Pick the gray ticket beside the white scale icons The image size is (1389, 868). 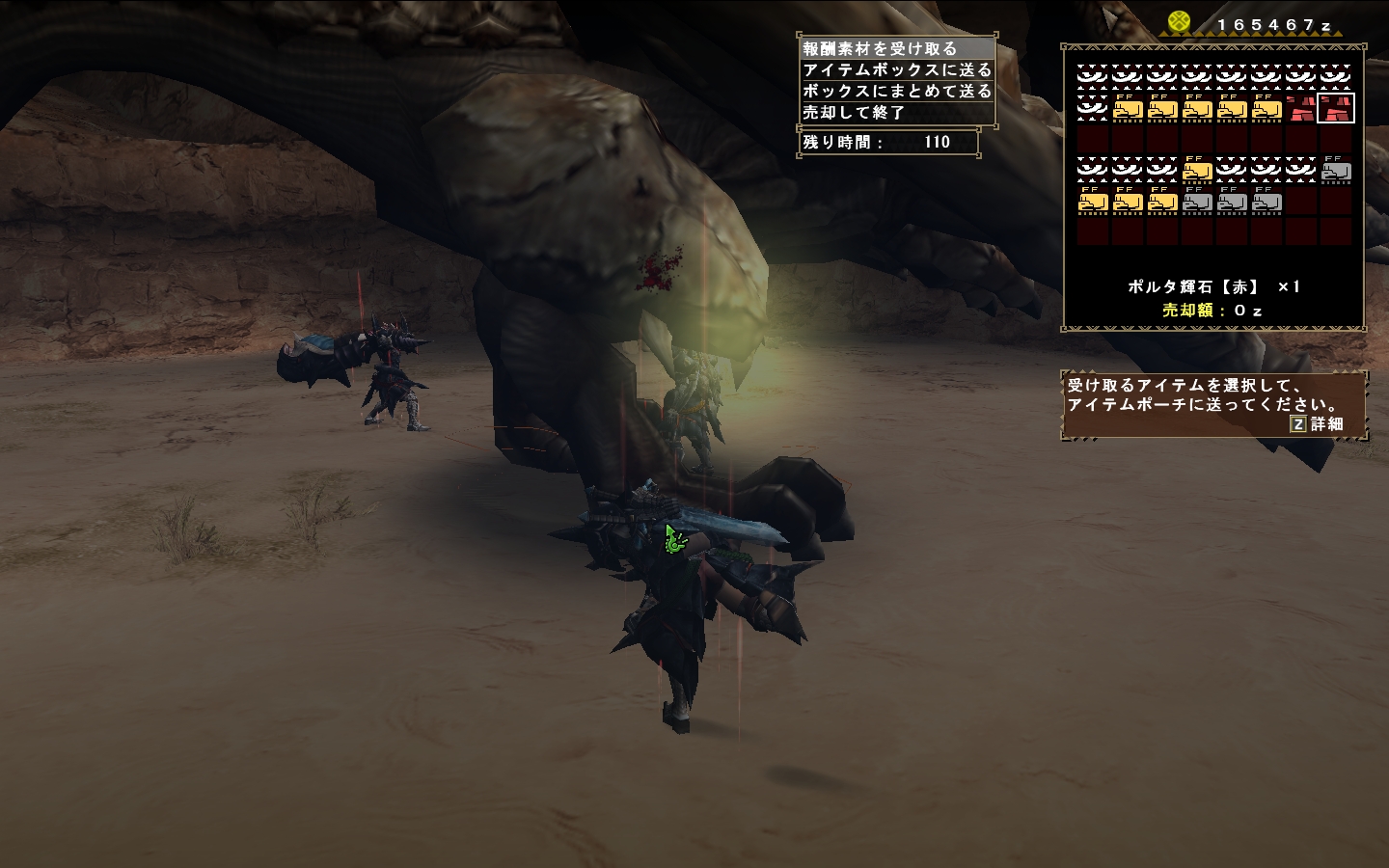(1336, 171)
